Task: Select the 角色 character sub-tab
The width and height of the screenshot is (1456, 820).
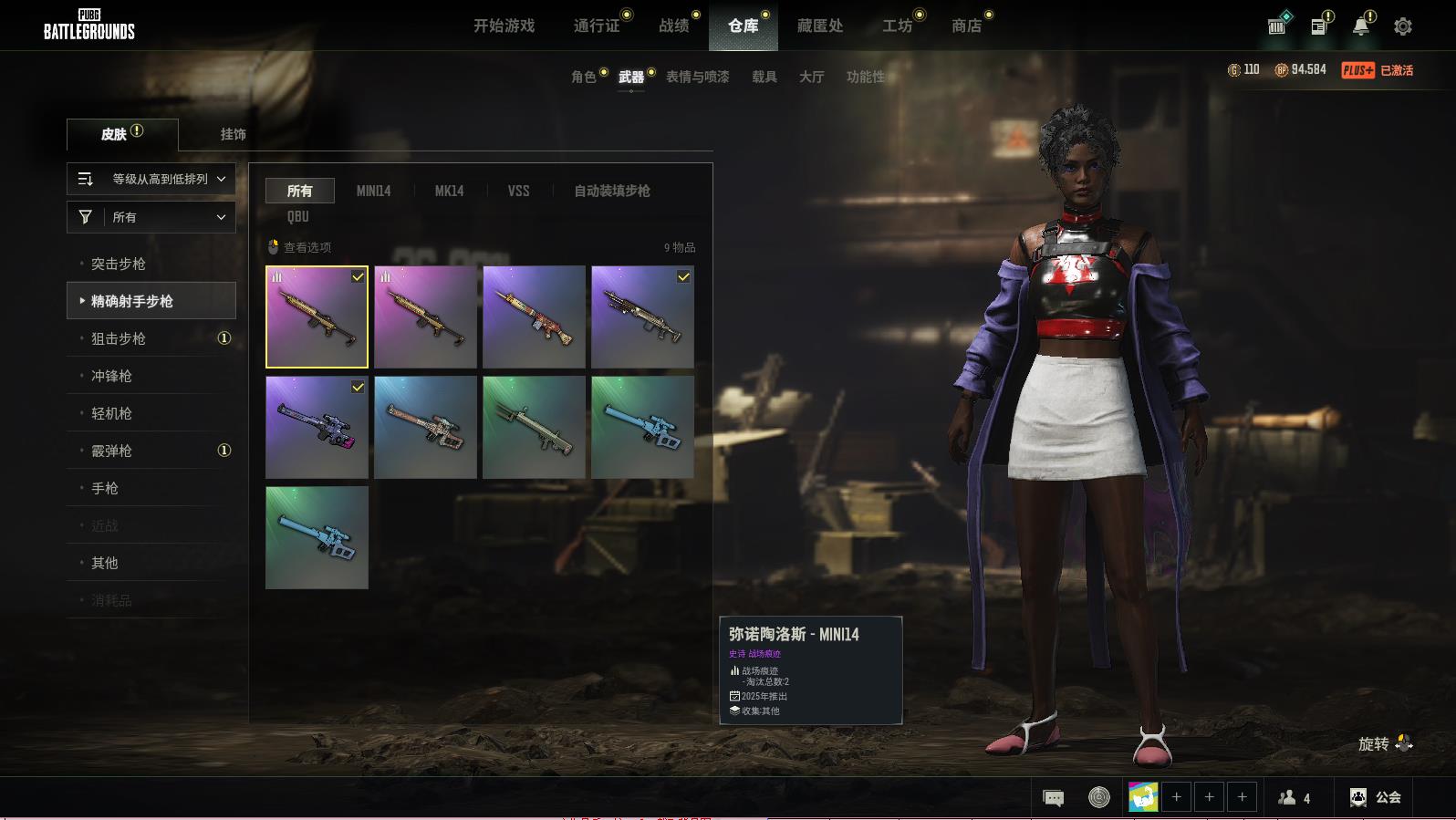Action: [583, 77]
